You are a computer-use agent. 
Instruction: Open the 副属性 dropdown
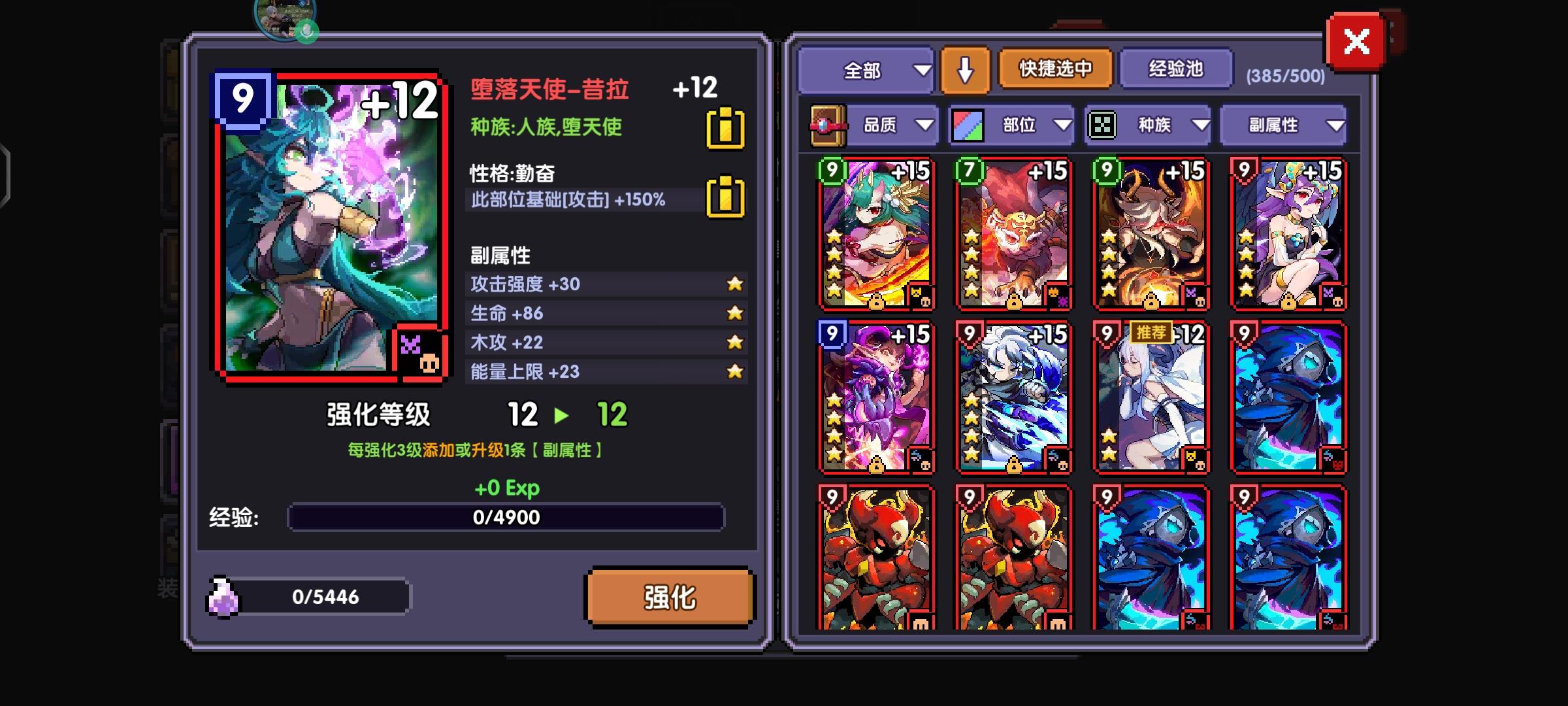pyautogui.click(x=1282, y=124)
